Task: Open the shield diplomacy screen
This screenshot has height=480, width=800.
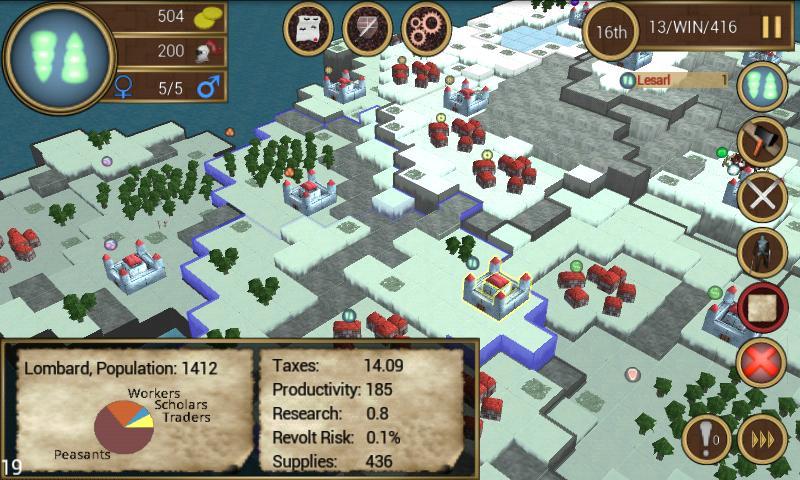Action: click(367, 29)
